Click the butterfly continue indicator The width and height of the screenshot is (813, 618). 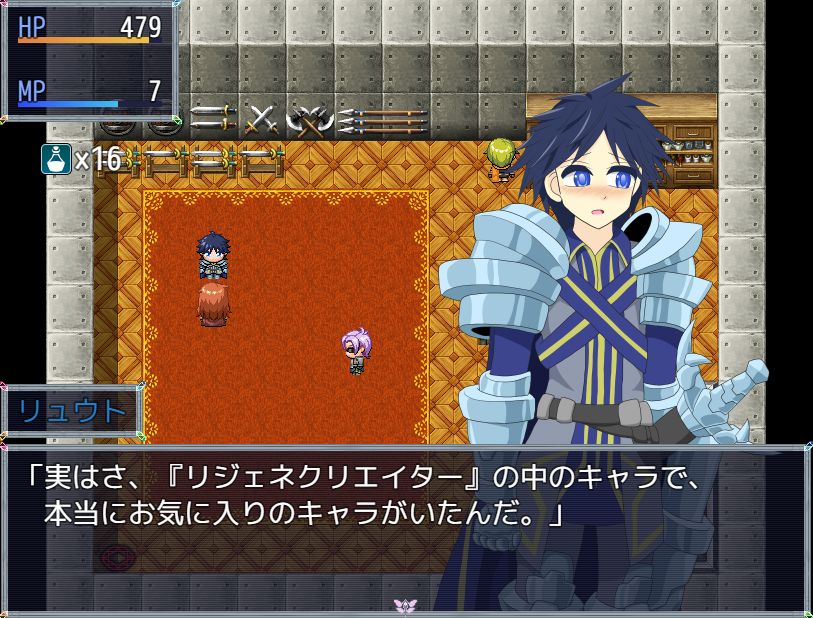click(405, 606)
